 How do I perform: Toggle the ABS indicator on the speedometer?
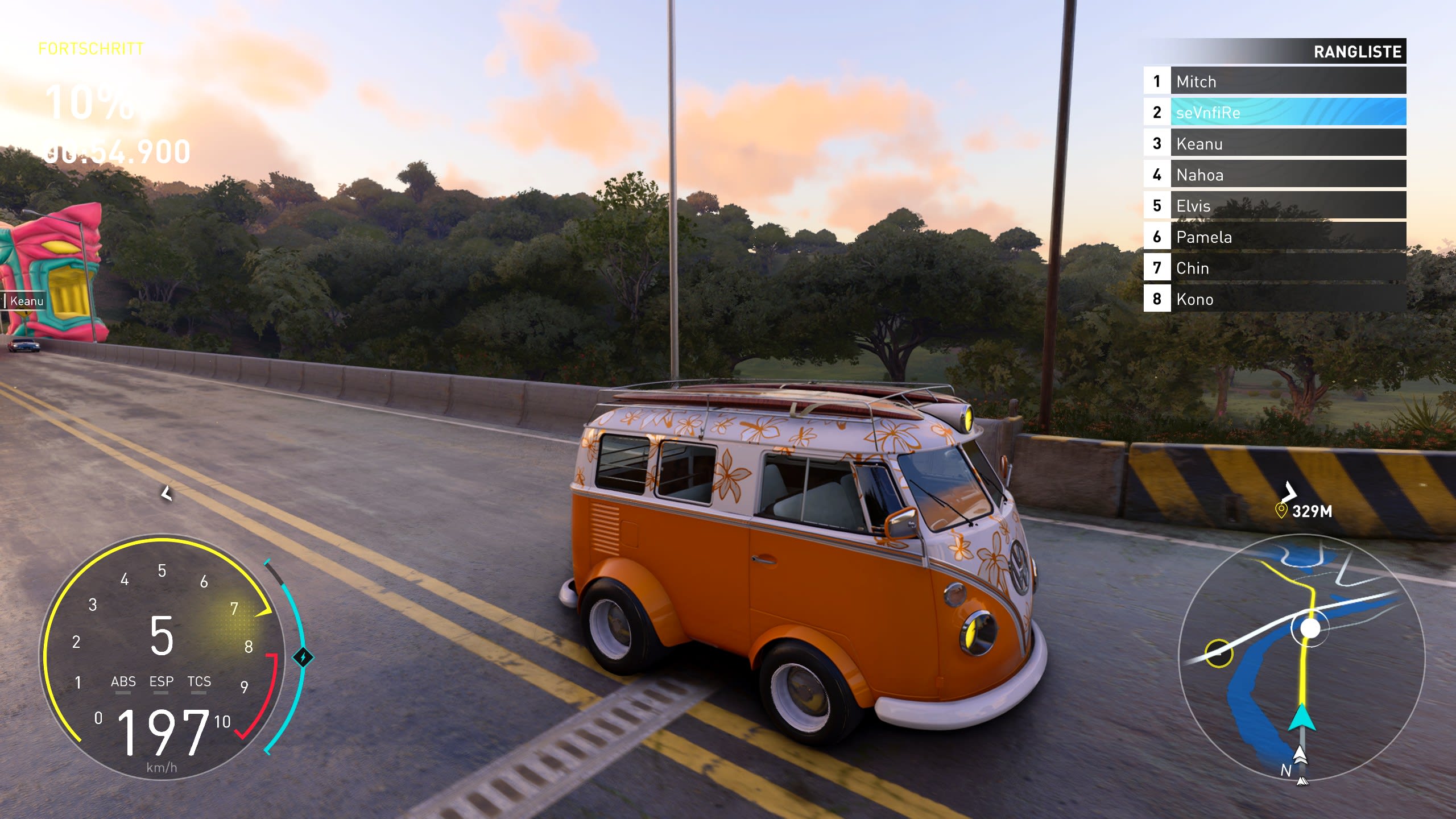[123, 682]
